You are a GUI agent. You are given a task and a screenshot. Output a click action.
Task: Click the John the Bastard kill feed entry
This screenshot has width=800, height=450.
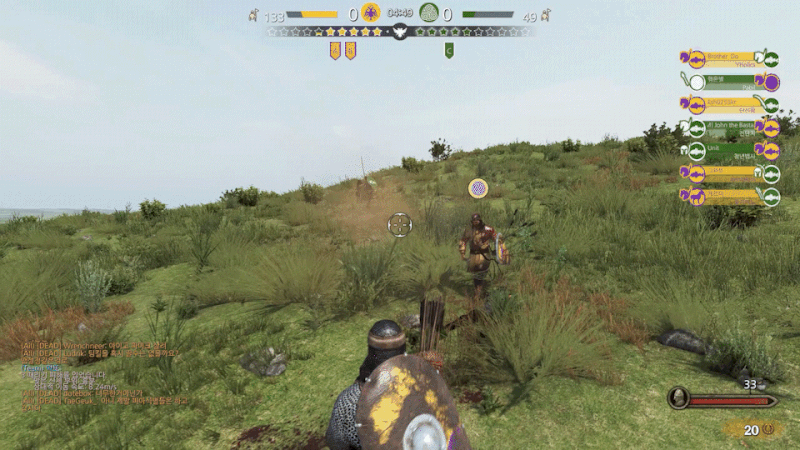pos(729,128)
